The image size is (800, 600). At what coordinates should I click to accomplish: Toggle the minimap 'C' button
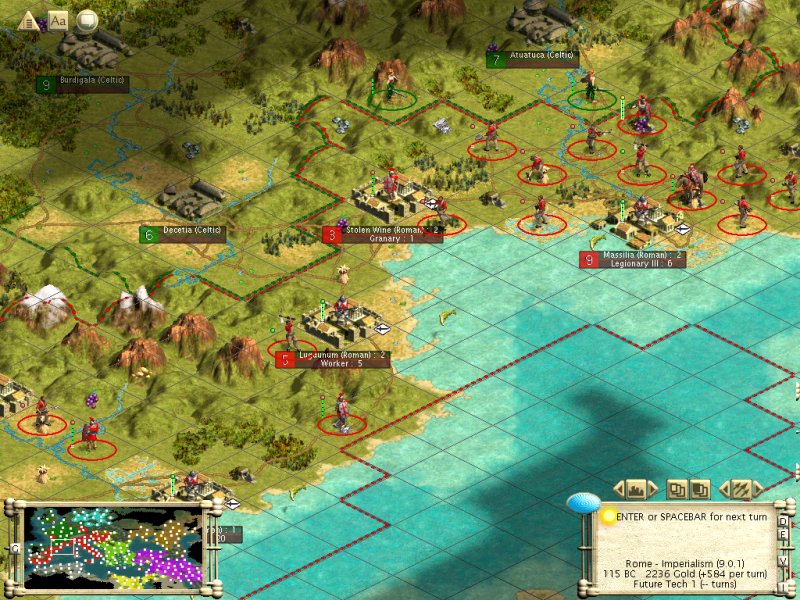[x=15, y=549]
